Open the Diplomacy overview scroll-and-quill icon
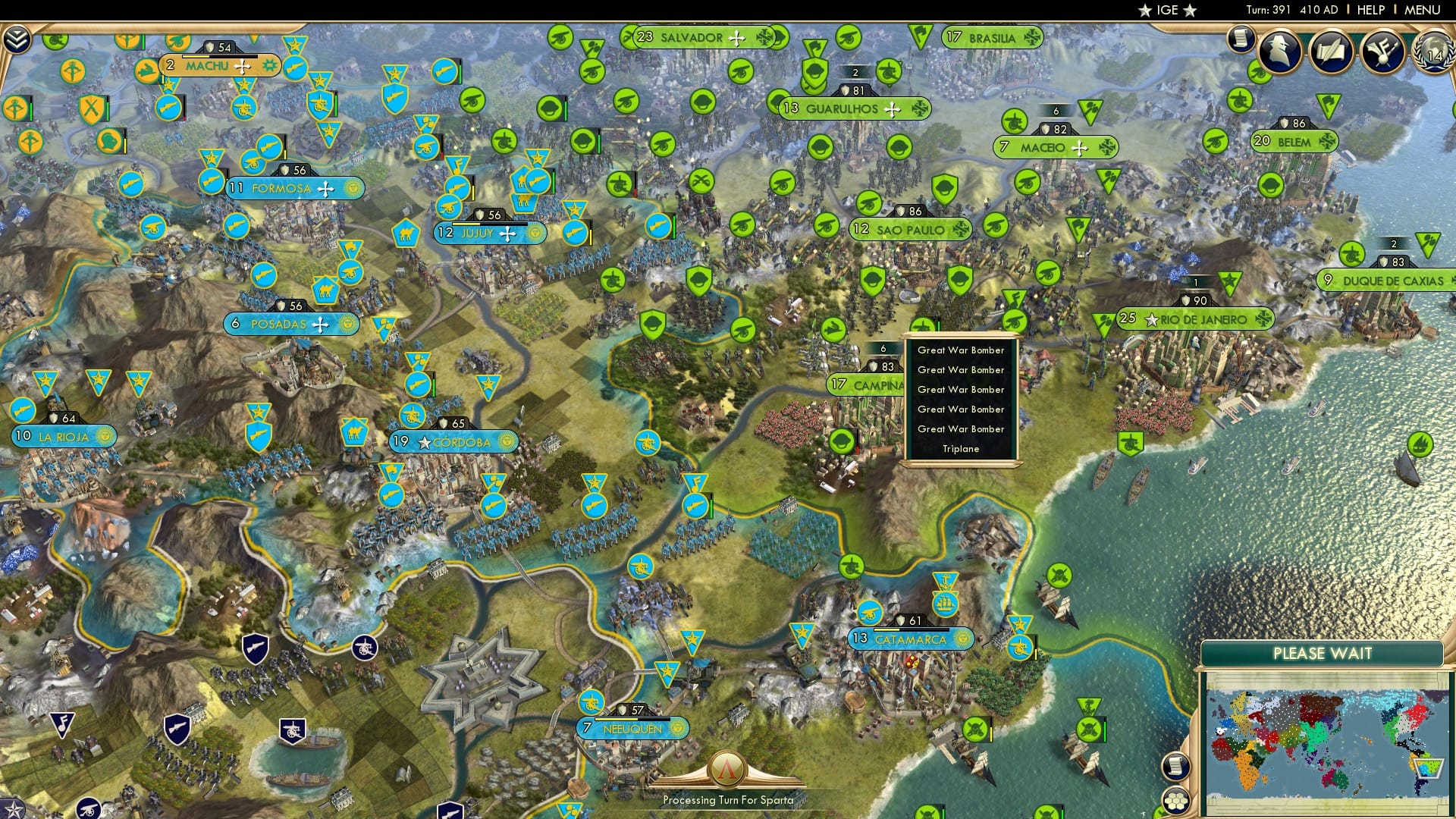The image size is (1456, 819). tap(1332, 49)
